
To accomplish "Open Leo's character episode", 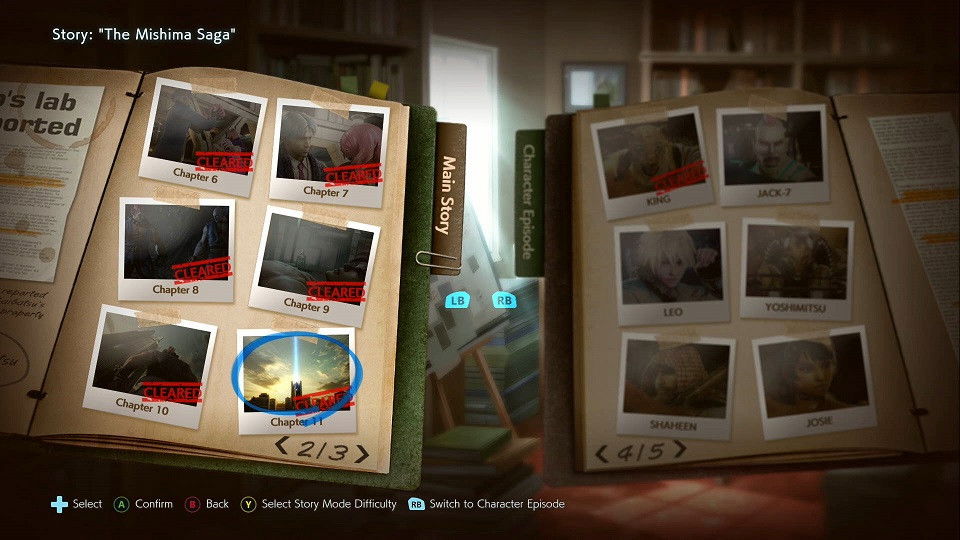I will point(670,271).
